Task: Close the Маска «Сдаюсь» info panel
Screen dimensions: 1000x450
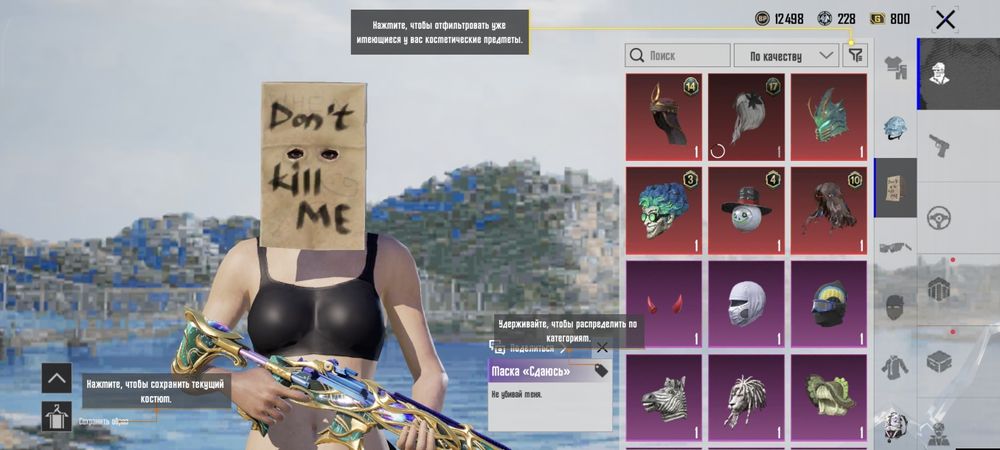Action: point(601,347)
